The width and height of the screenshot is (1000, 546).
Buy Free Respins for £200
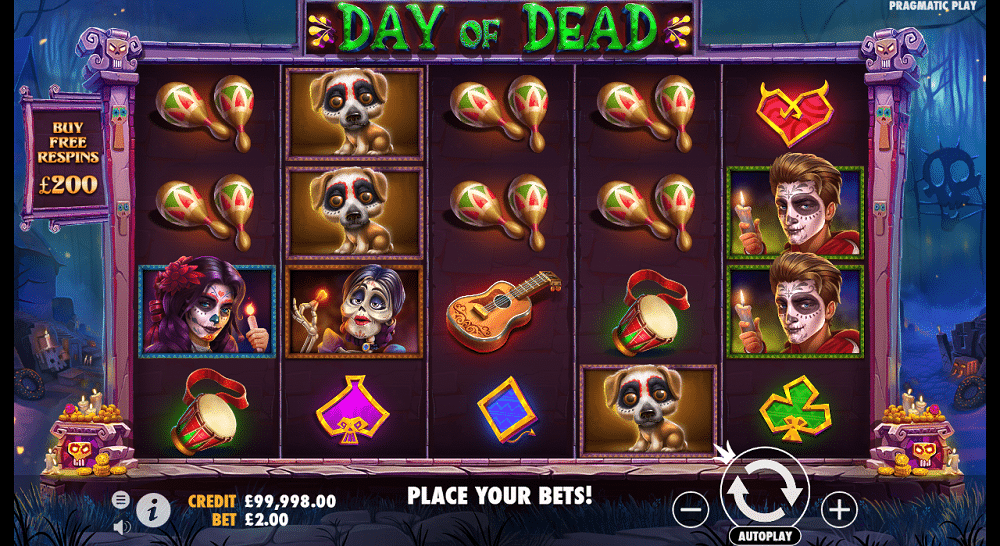click(x=68, y=158)
